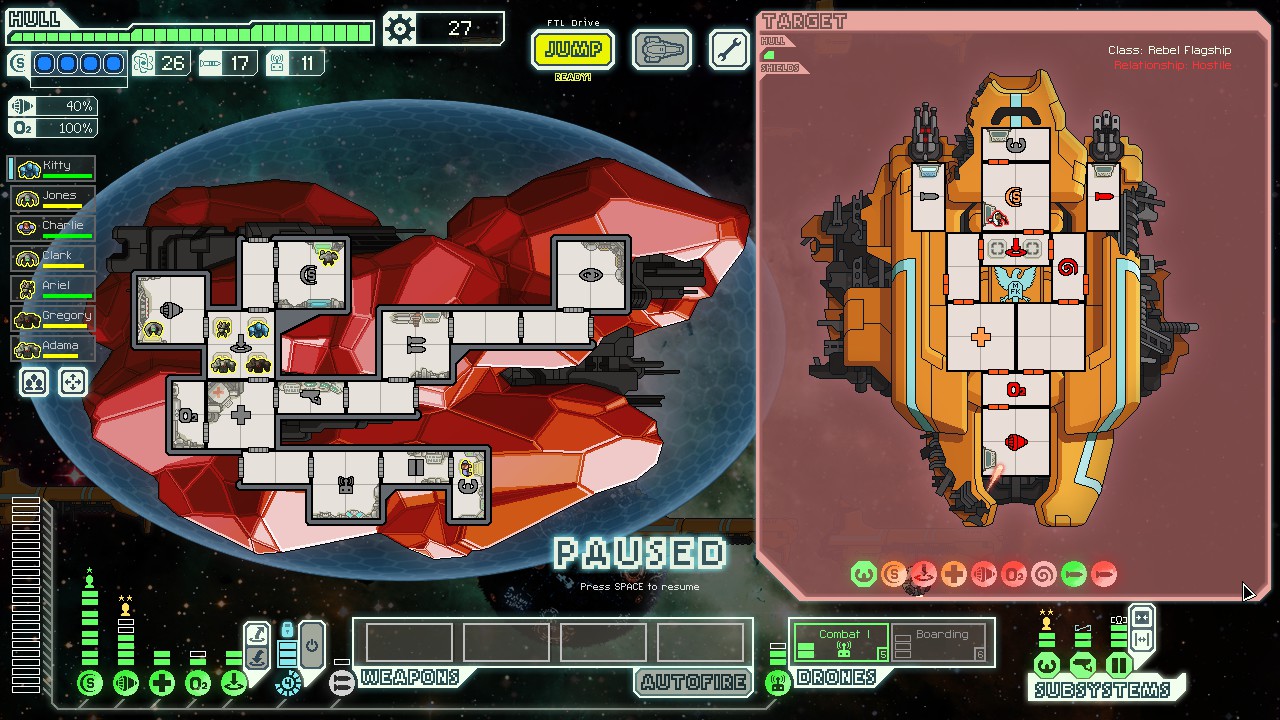Click the shields system icon
The image size is (1280, 720).
[x=90, y=684]
